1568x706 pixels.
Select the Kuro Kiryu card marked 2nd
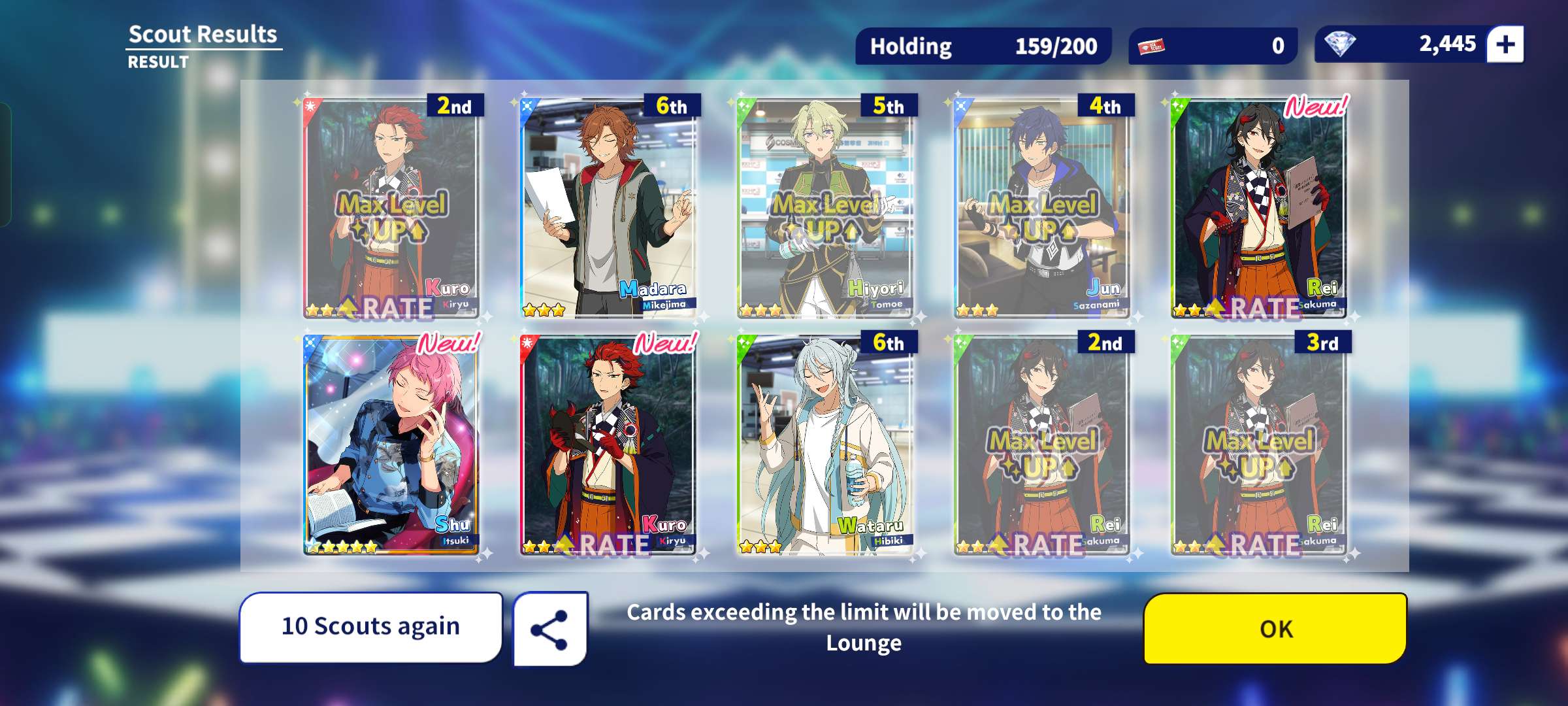point(391,208)
